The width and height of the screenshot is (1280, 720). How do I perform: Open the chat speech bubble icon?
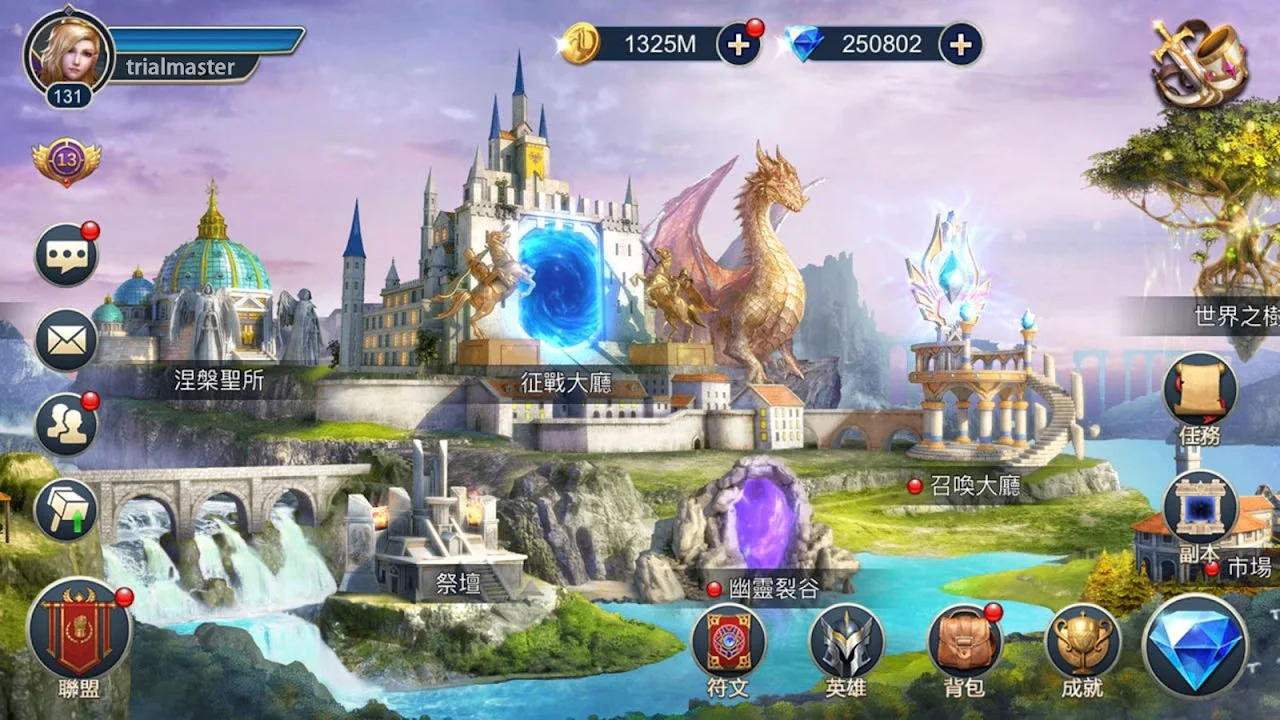pos(66,256)
